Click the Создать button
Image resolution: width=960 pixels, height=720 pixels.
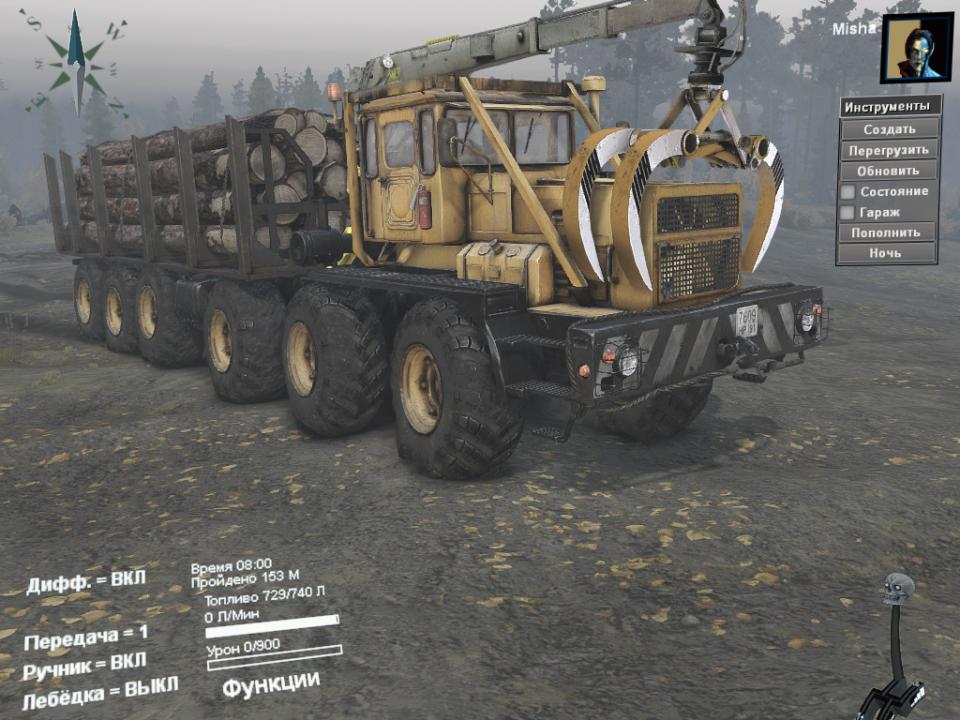click(x=889, y=129)
